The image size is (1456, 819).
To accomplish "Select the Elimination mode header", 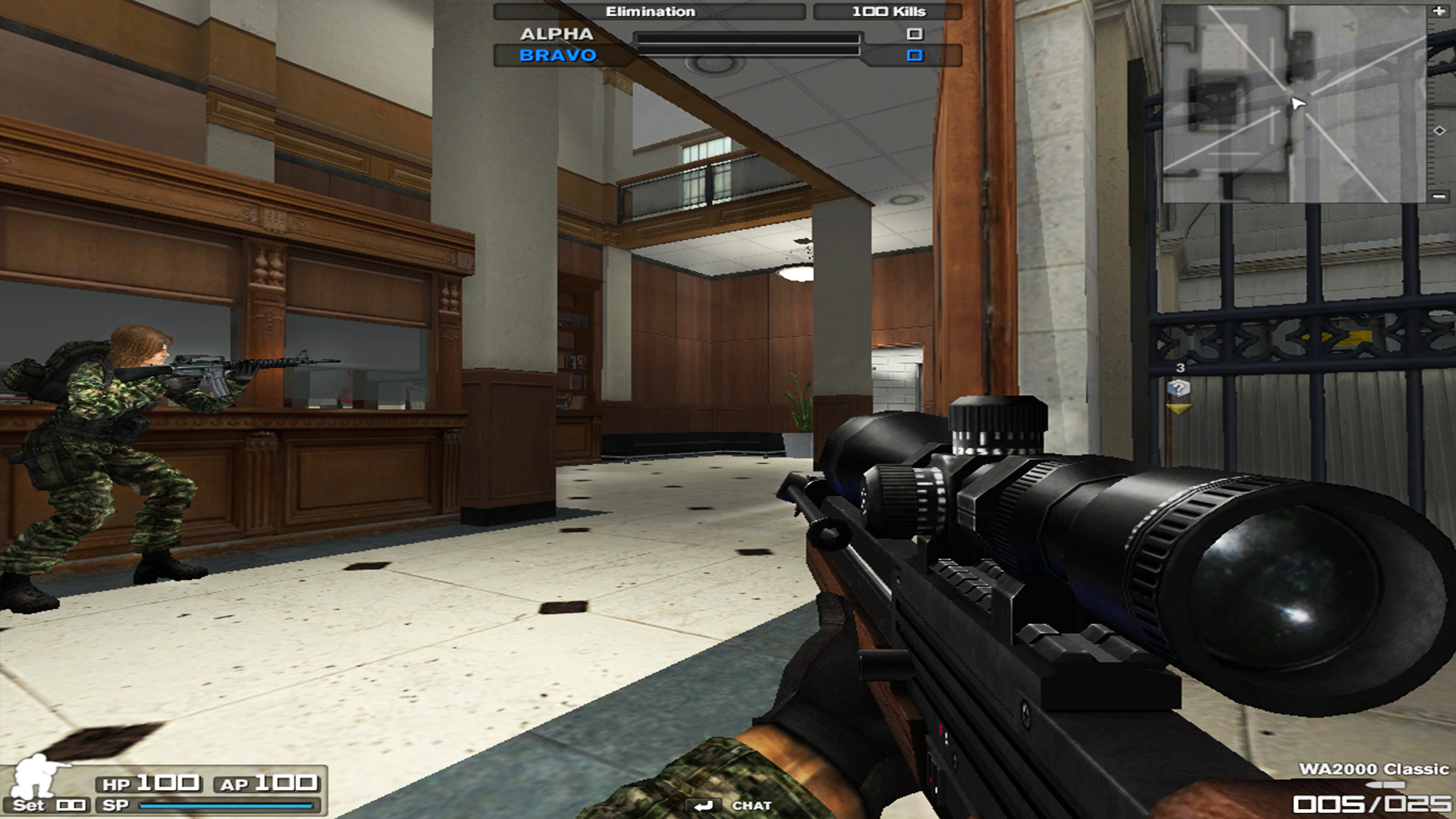I will (650, 11).
